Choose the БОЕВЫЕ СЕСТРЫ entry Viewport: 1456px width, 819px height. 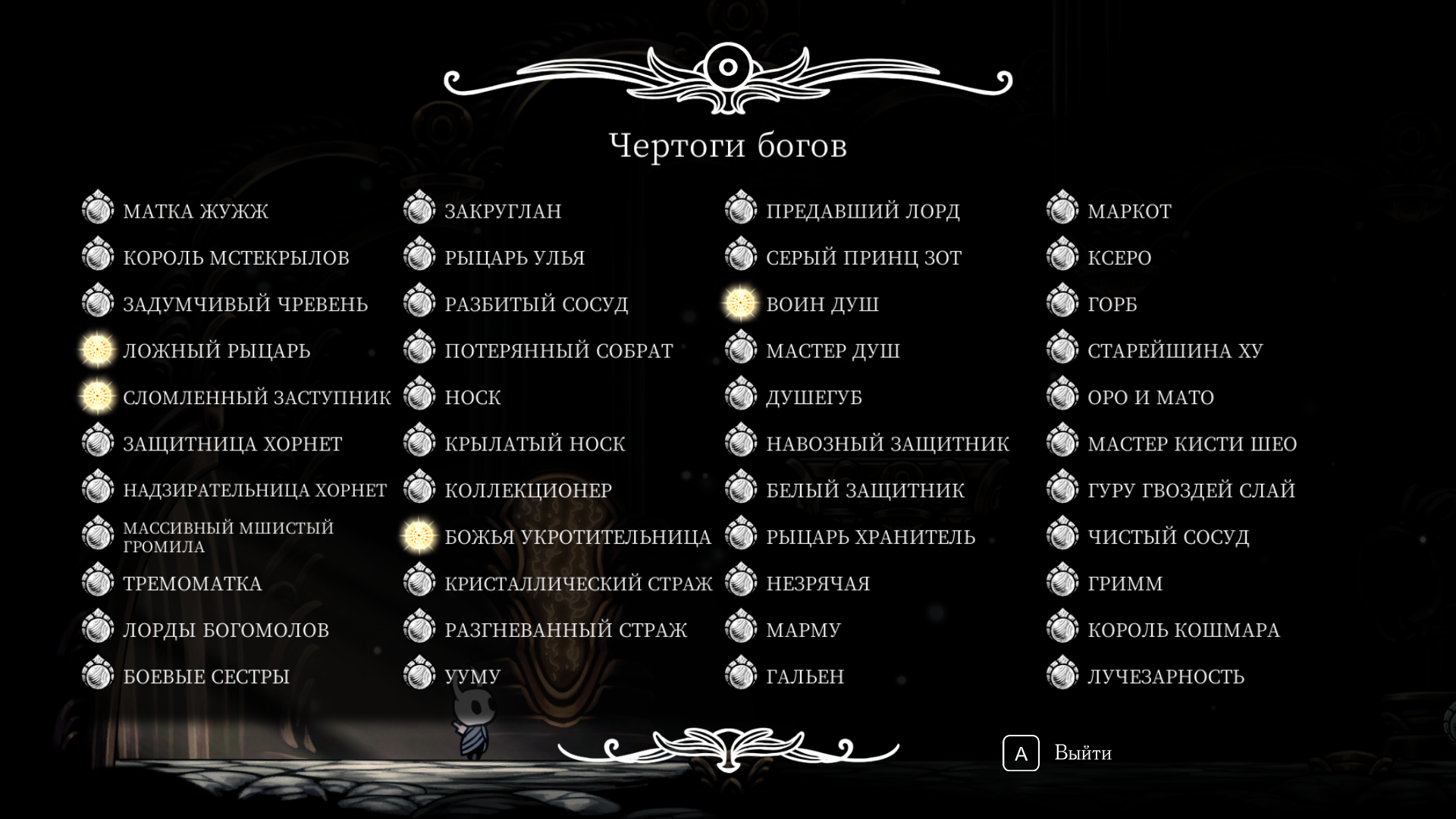pos(206,676)
